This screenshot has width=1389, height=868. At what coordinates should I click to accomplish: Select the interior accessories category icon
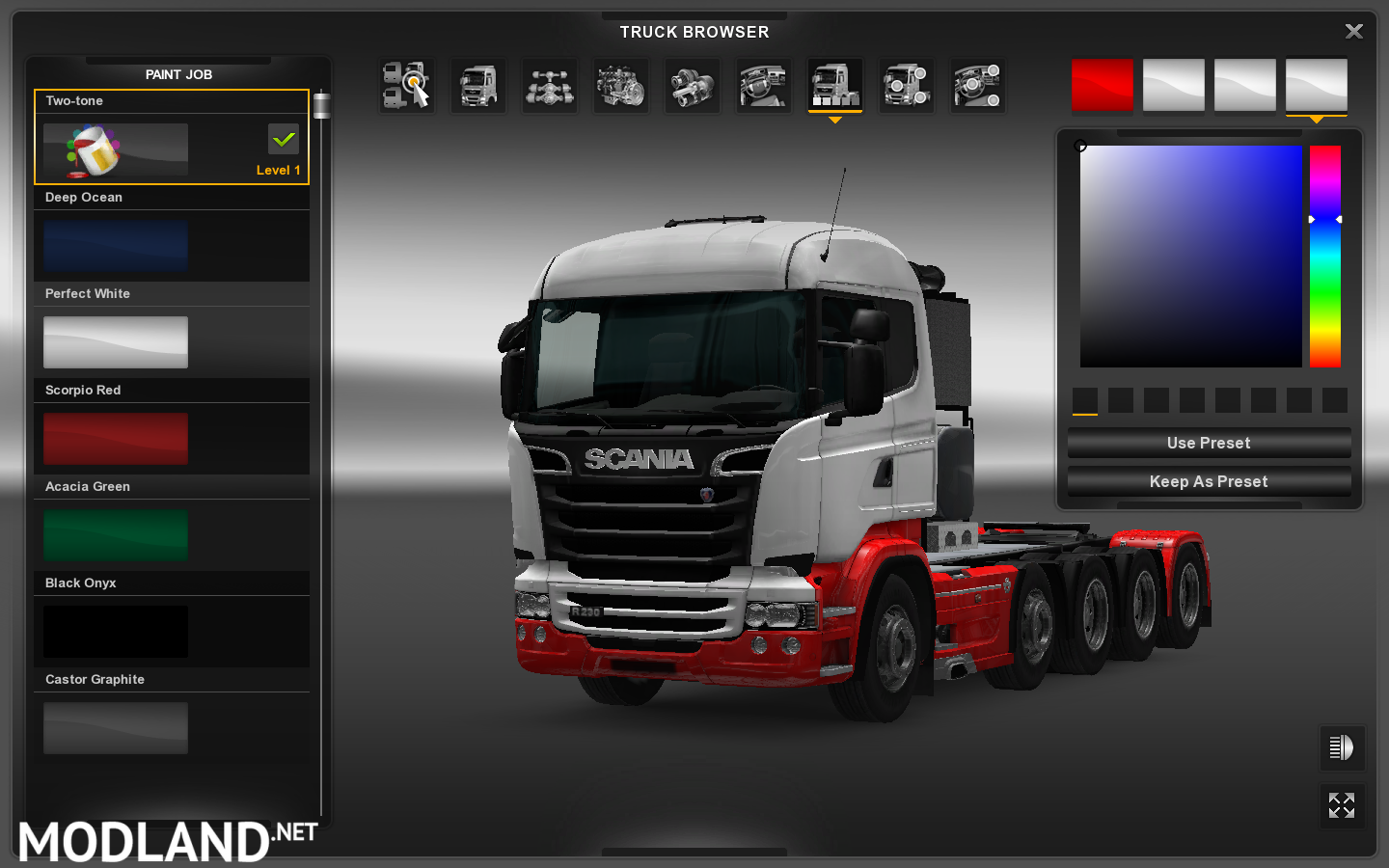point(977,85)
